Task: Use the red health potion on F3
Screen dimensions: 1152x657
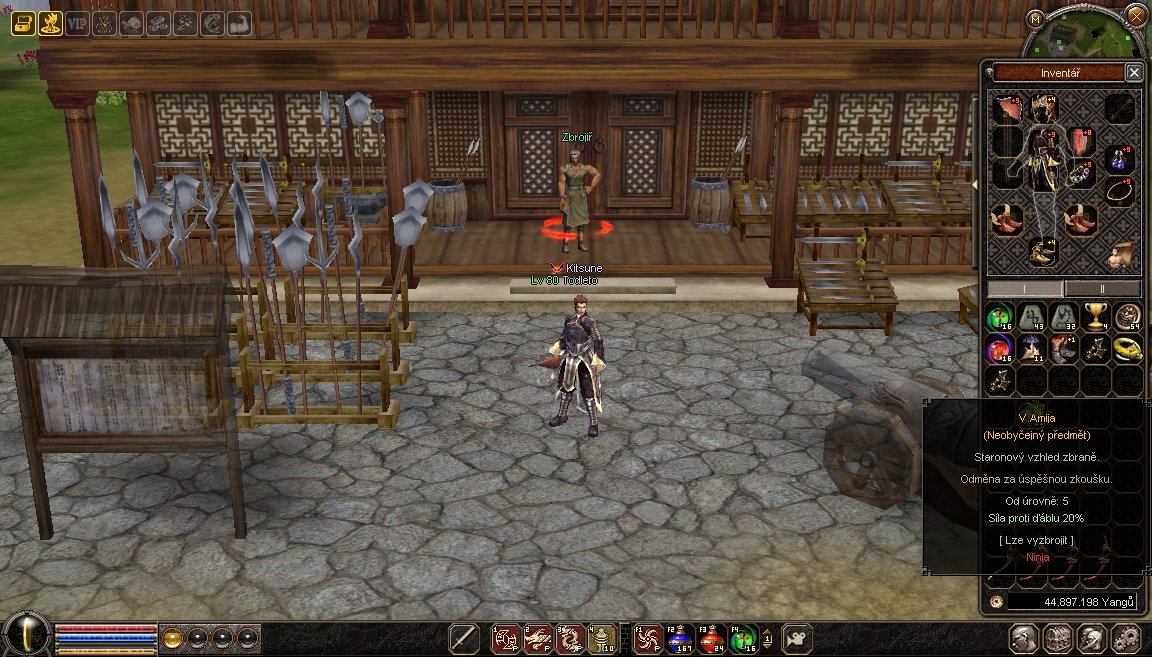Action: point(711,638)
